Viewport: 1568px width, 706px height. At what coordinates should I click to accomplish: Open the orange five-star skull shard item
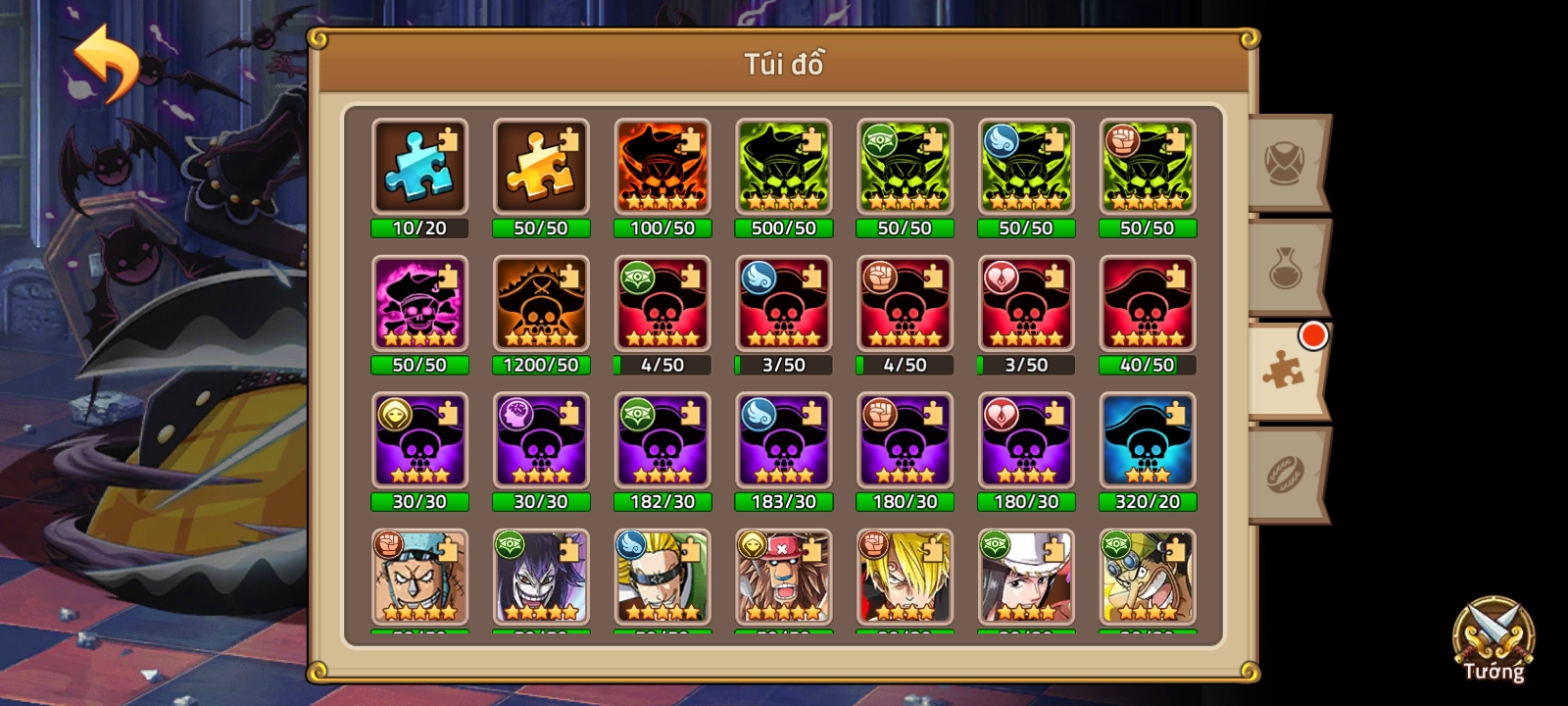click(662, 167)
